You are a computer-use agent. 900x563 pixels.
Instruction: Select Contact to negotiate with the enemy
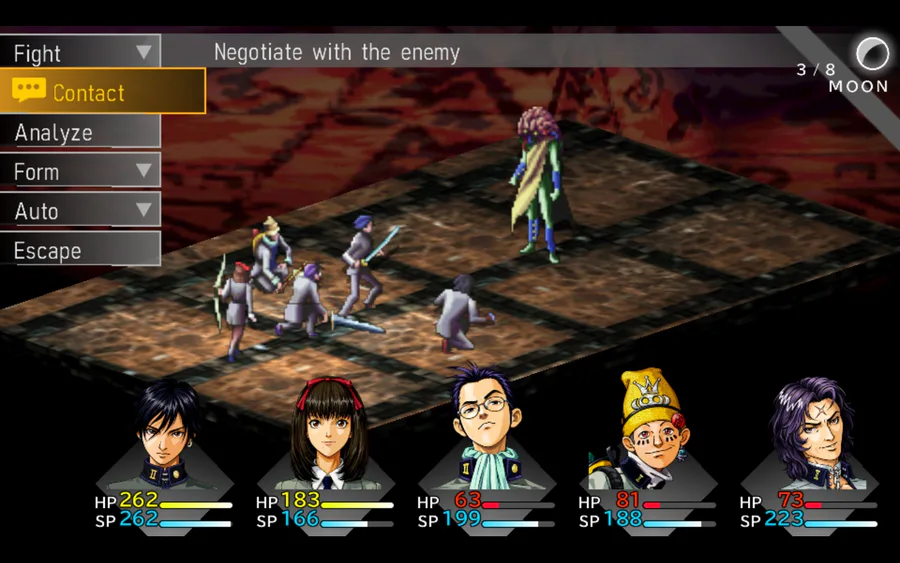tap(102, 92)
